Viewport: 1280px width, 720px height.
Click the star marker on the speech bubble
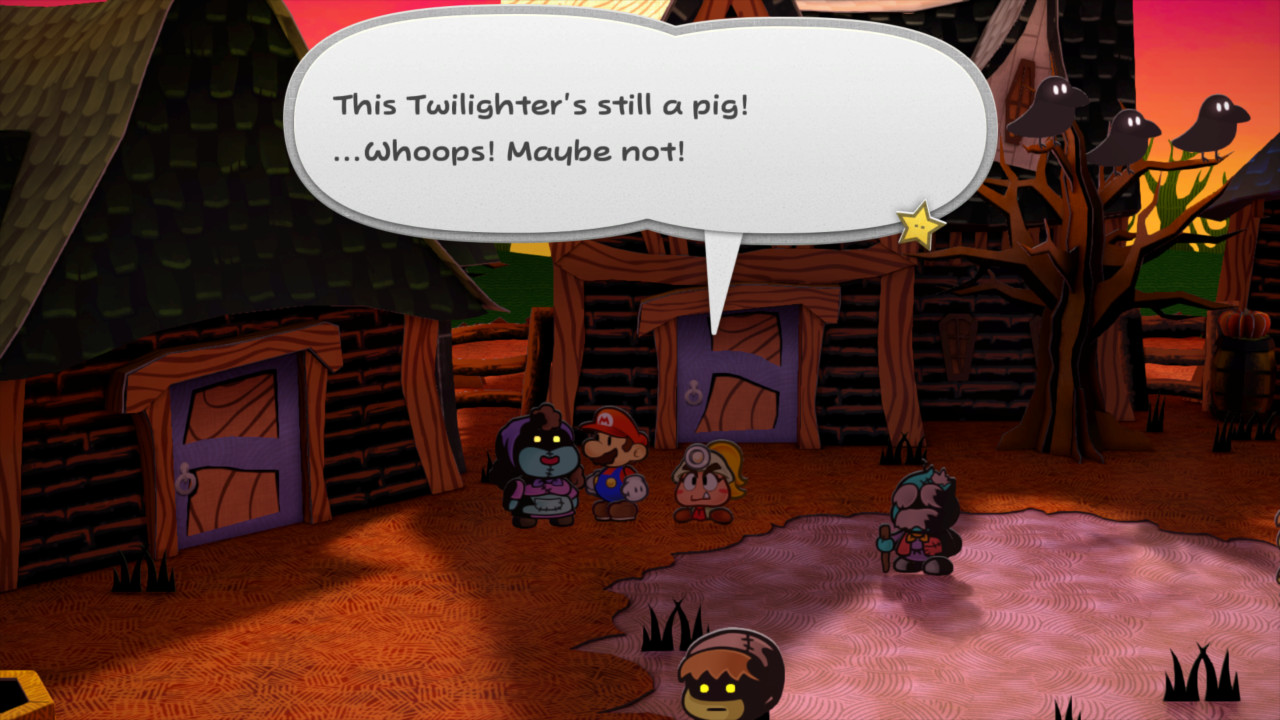coord(921,228)
